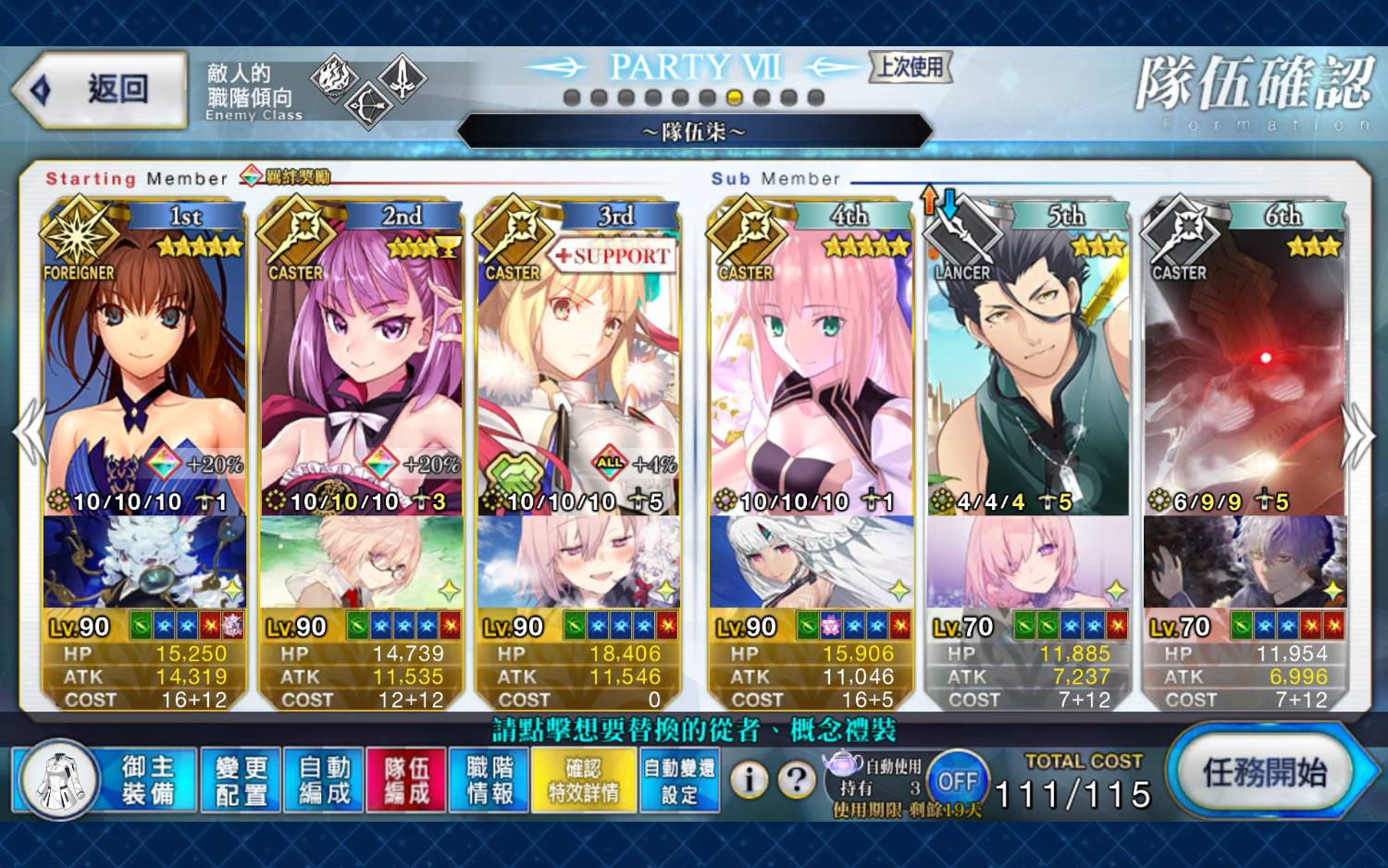
Task: Open 御主裝備 Master equipment
Action: (148, 780)
